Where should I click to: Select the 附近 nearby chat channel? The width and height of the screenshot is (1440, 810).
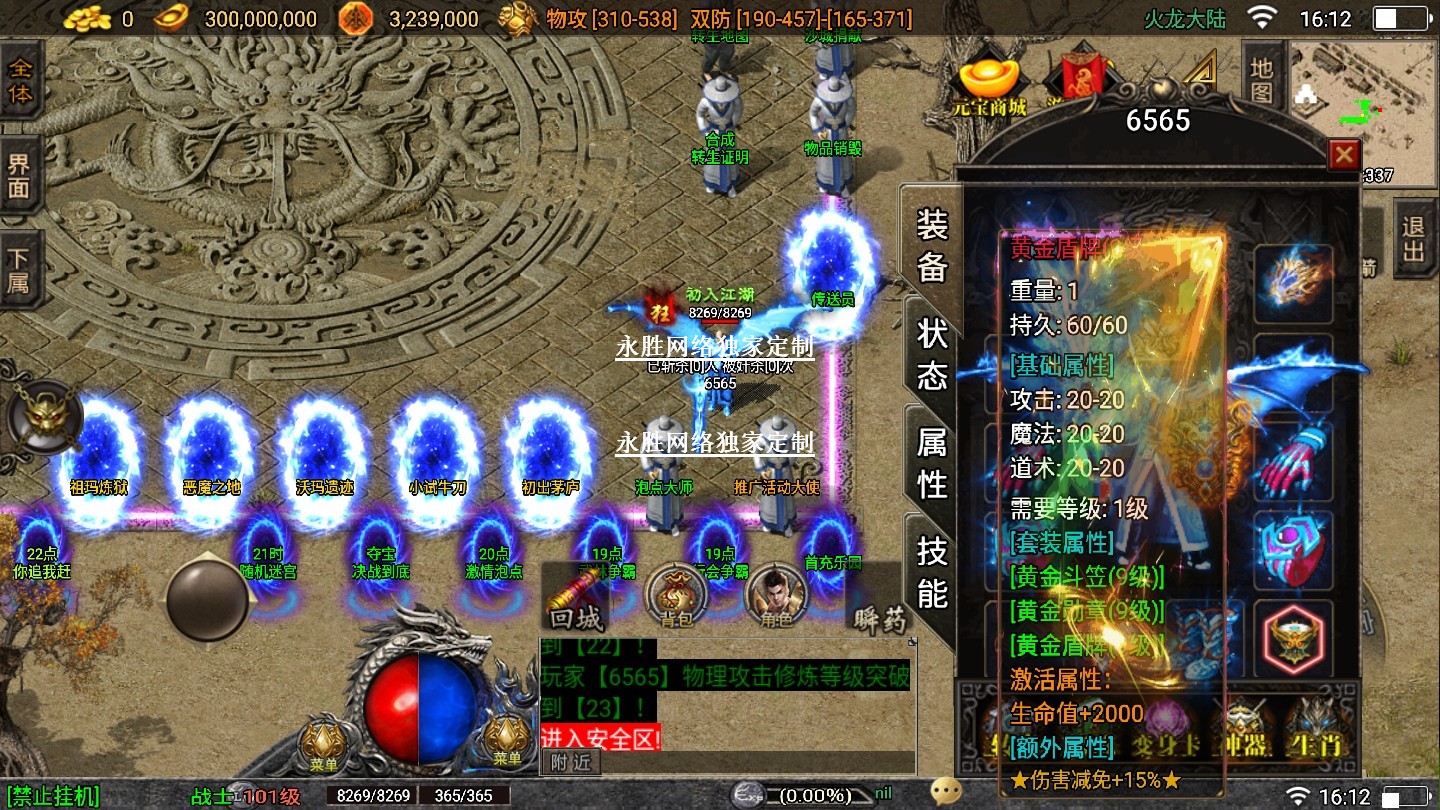571,762
